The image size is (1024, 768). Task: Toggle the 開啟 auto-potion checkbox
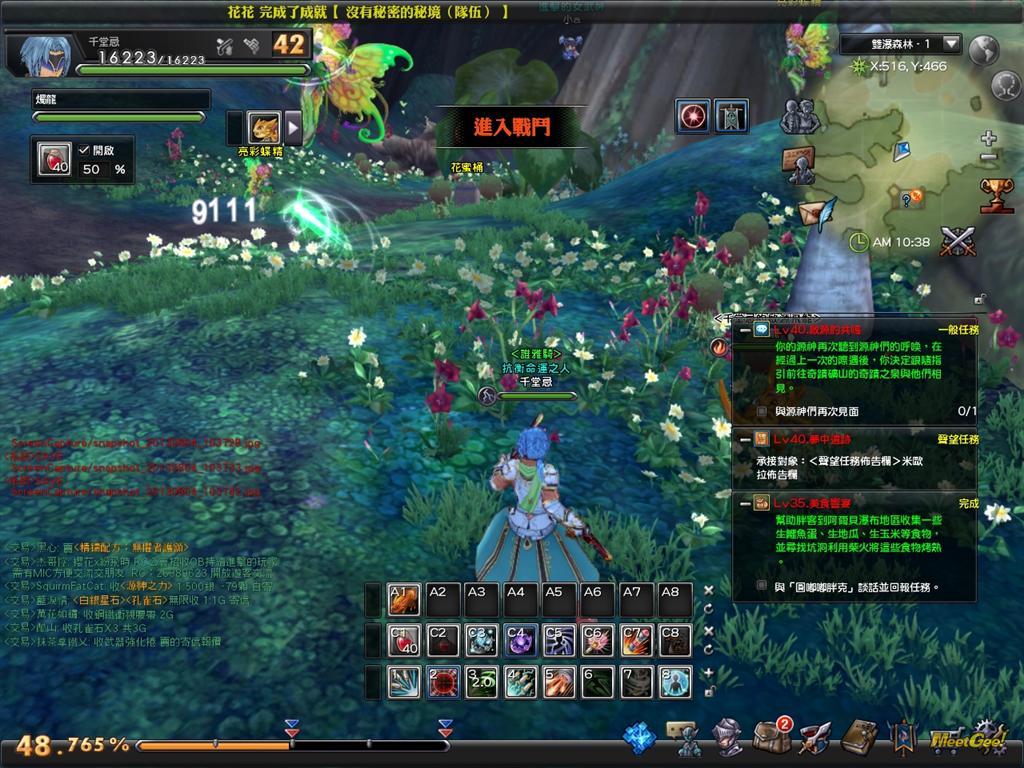[x=84, y=149]
